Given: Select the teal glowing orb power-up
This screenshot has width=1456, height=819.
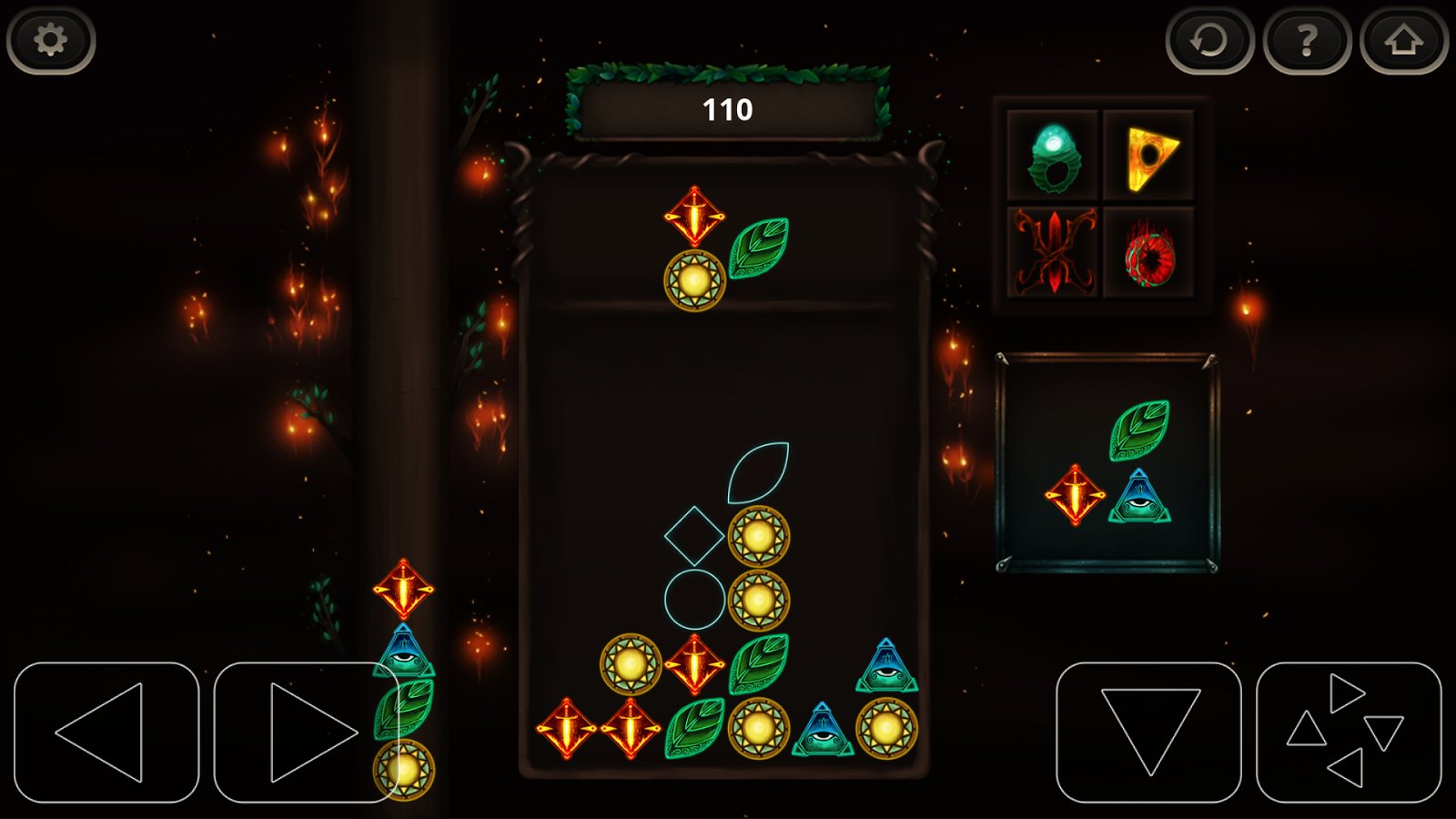Looking at the screenshot, I should tap(1053, 157).
